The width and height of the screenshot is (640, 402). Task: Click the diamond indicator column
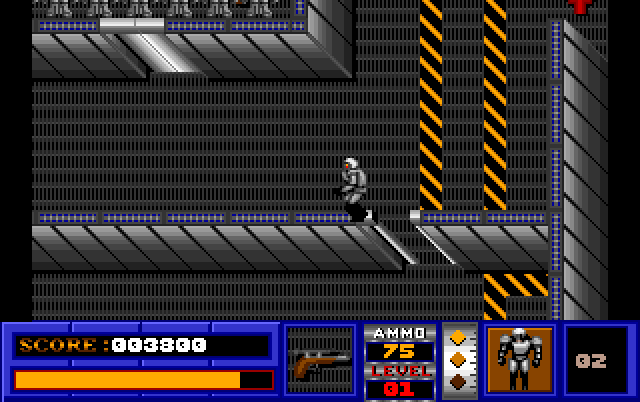pos(458,360)
